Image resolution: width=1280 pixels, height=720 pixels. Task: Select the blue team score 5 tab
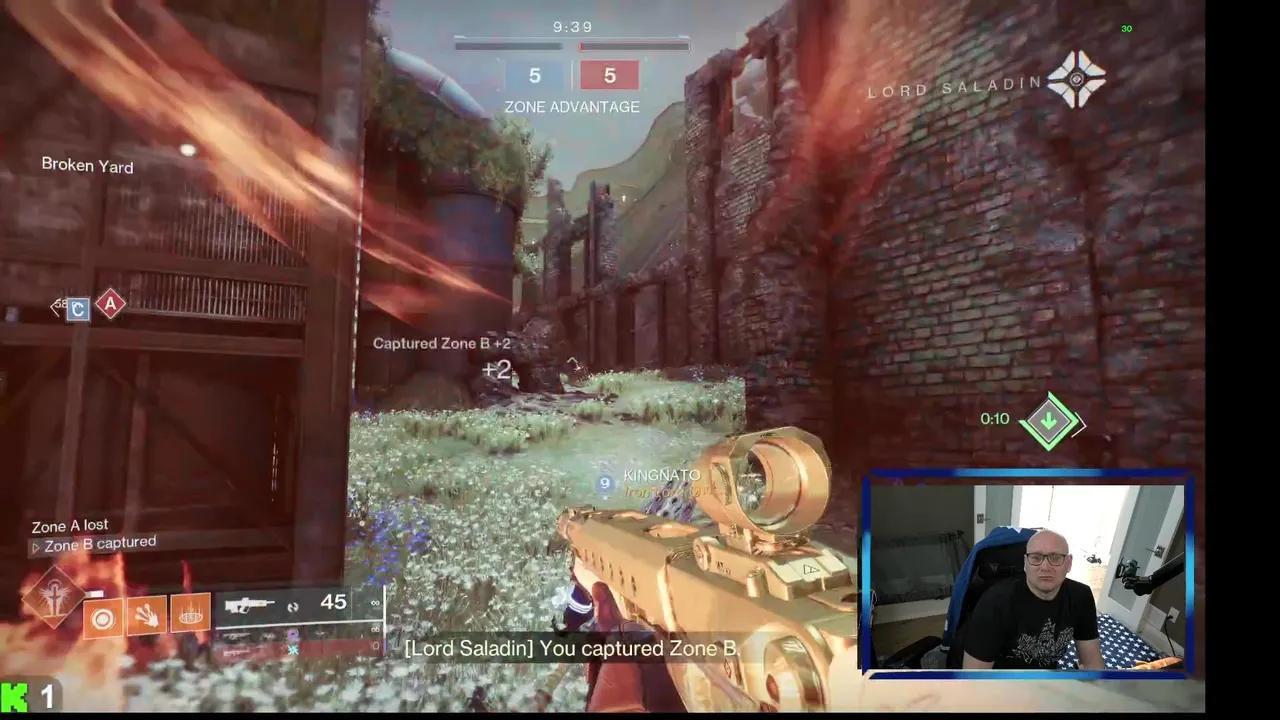coord(534,75)
